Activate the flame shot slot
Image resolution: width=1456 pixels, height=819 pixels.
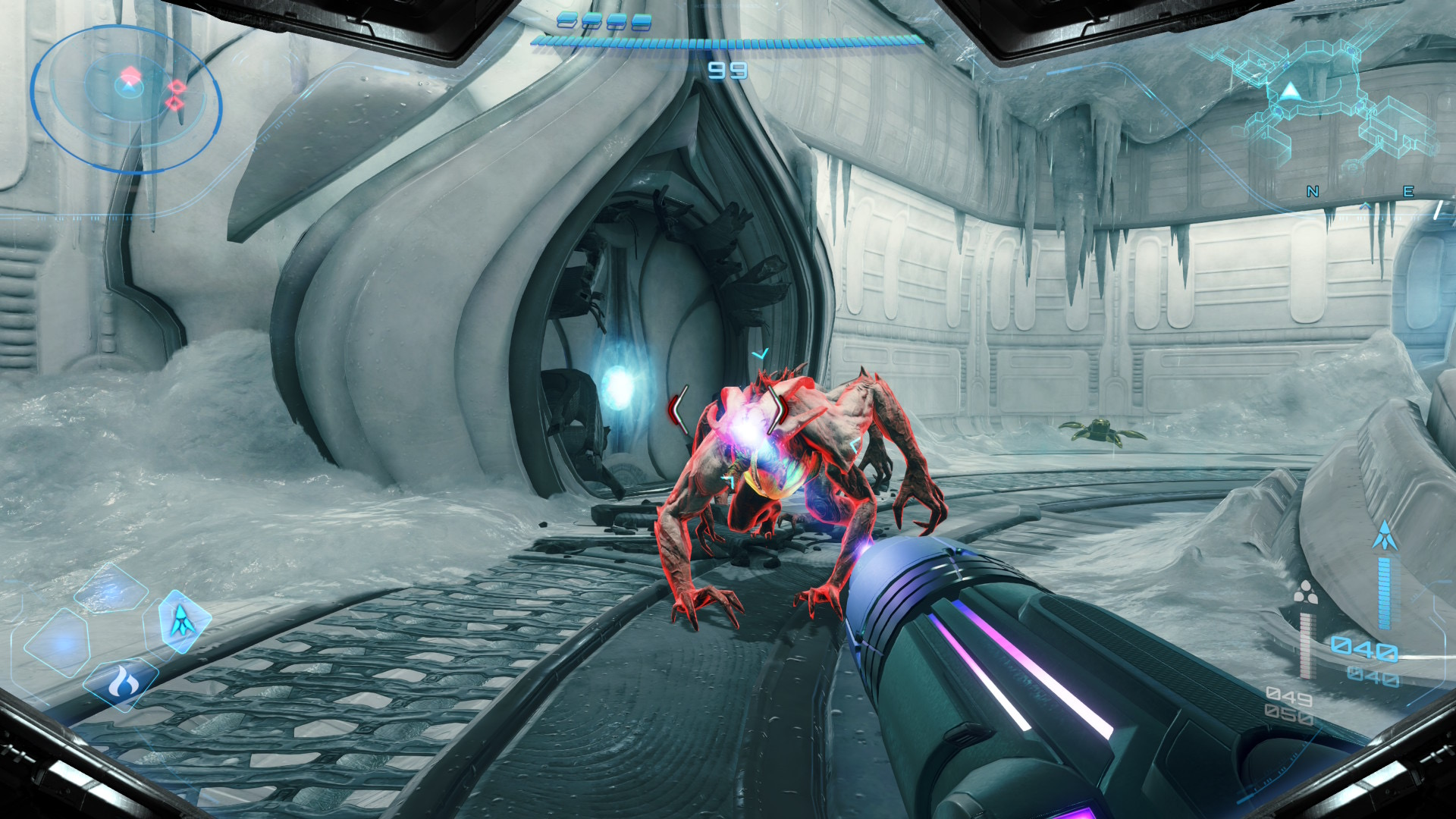(121, 683)
